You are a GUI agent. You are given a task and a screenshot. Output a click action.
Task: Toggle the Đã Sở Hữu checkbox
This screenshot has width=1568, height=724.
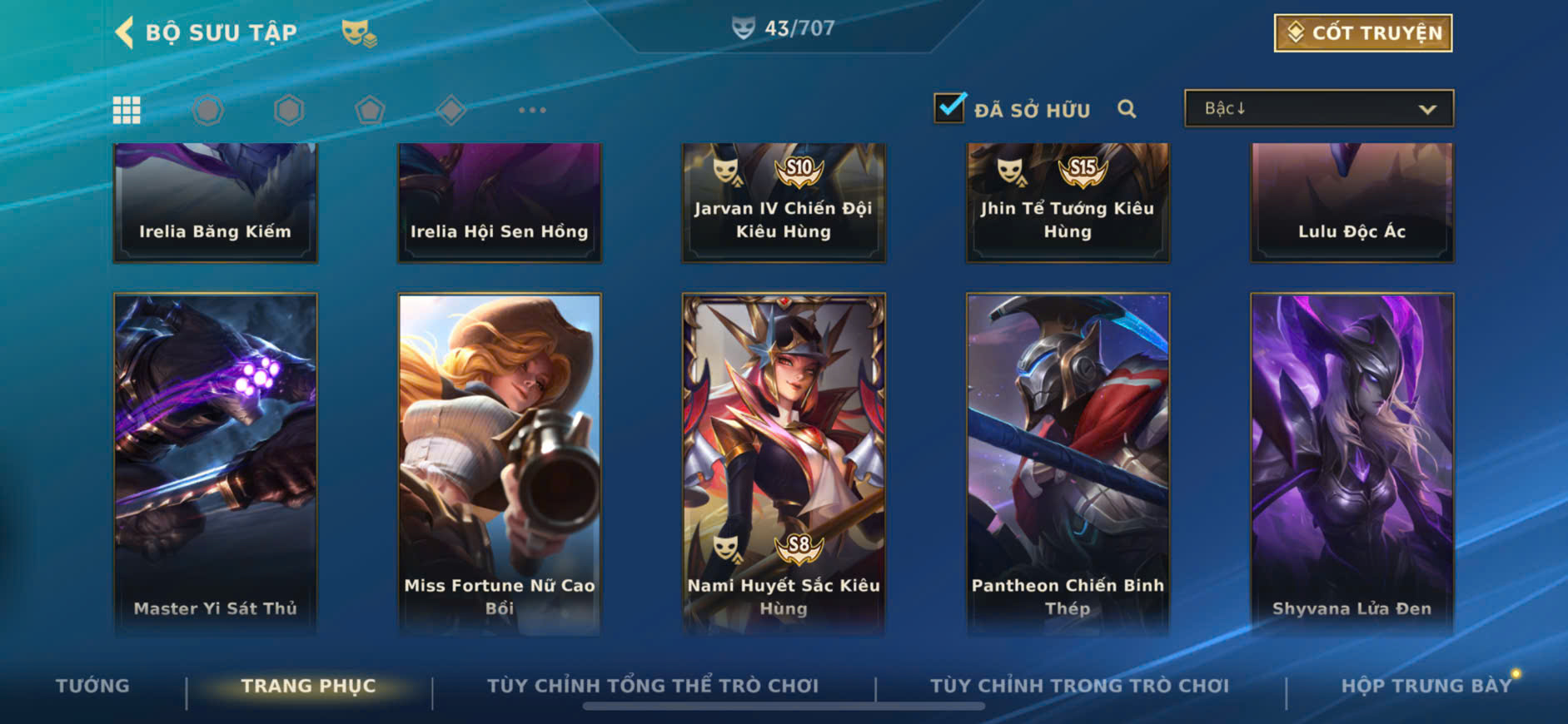(x=949, y=108)
